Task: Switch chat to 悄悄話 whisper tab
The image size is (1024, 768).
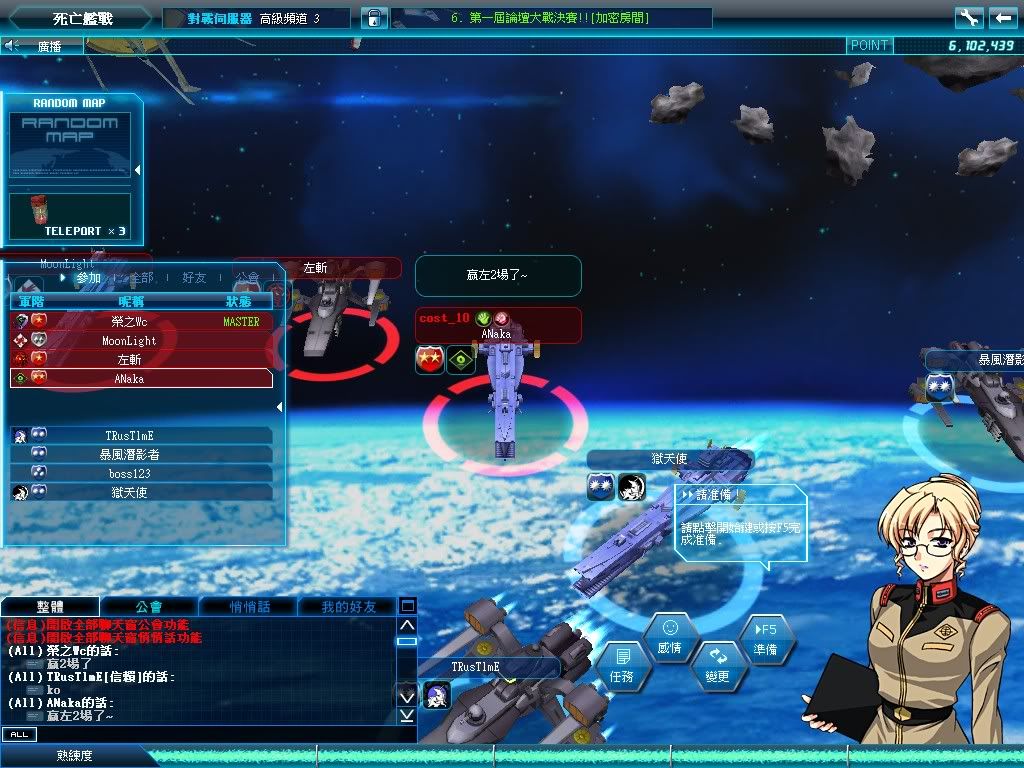Action: tap(247, 606)
